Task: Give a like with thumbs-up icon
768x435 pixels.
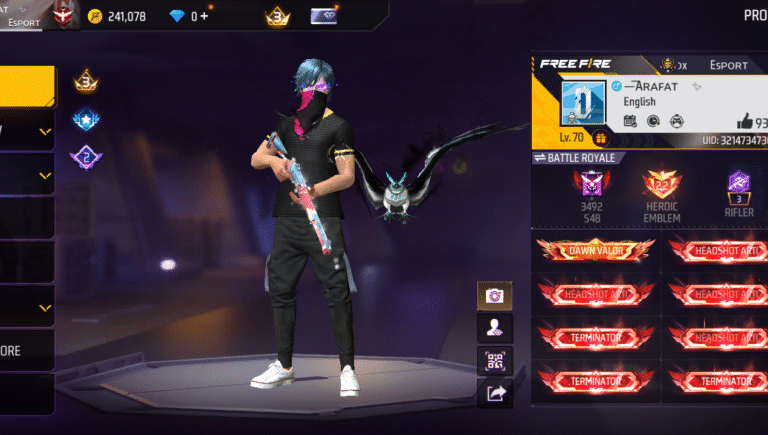Action: [747, 122]
